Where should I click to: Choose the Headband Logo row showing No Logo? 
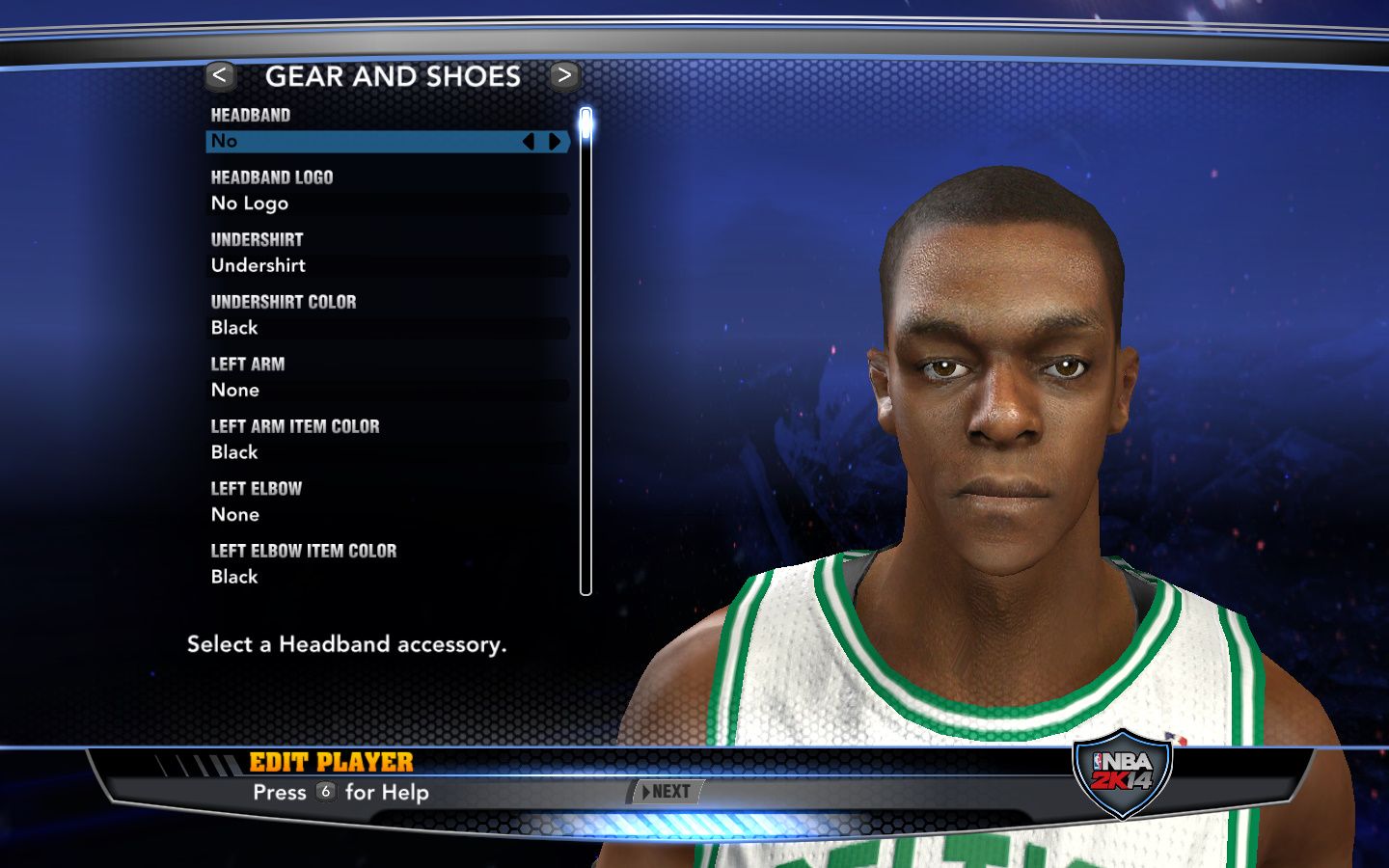click(388, 203)
